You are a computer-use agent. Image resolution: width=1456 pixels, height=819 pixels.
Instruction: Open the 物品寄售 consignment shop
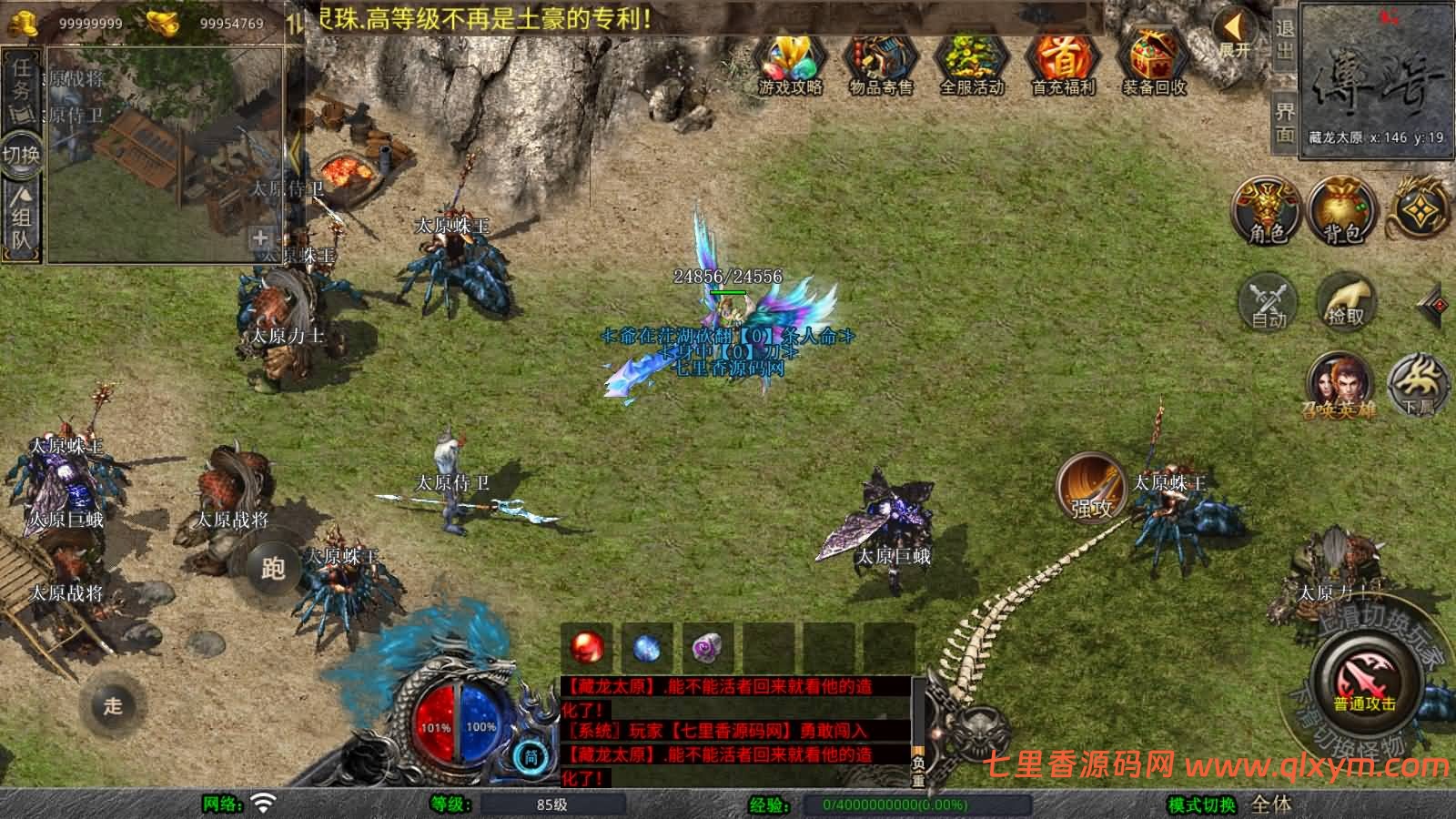880,66
